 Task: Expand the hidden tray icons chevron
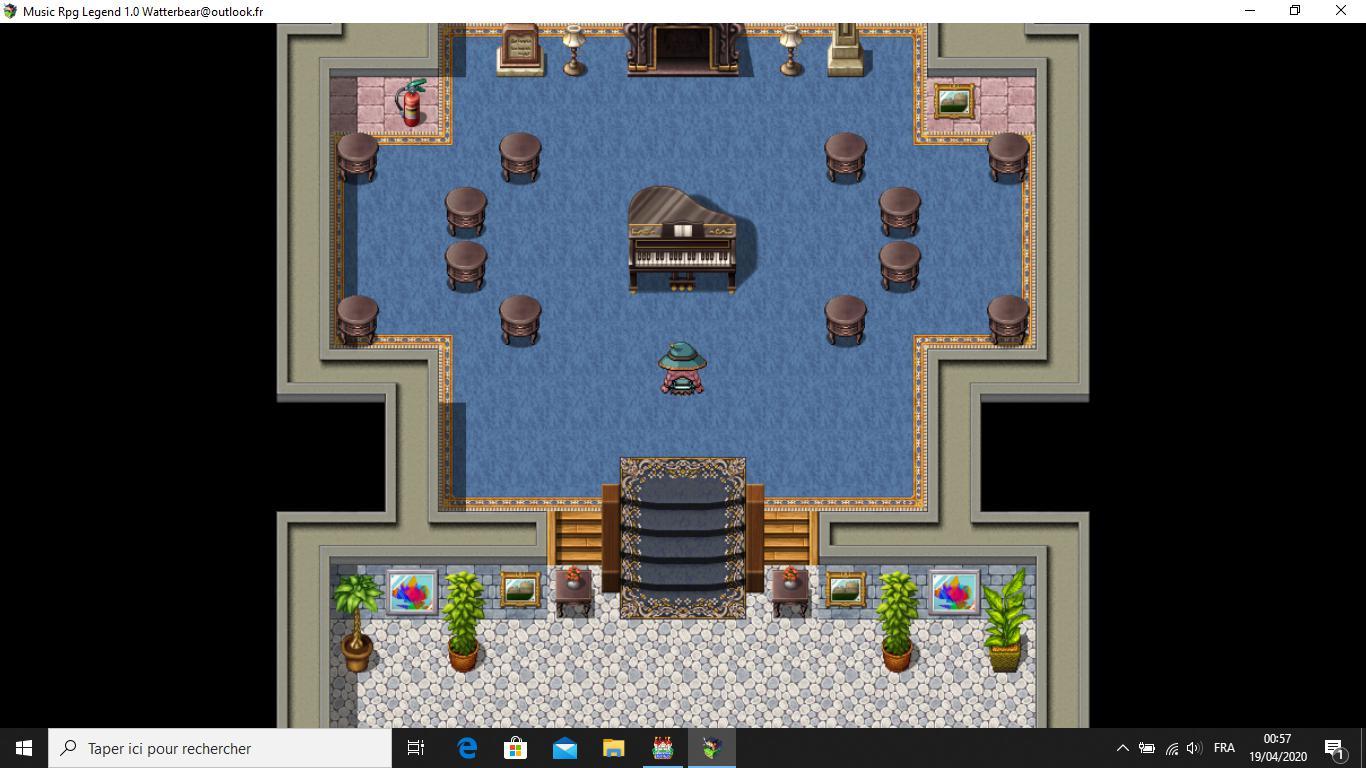click(1124, 748)
